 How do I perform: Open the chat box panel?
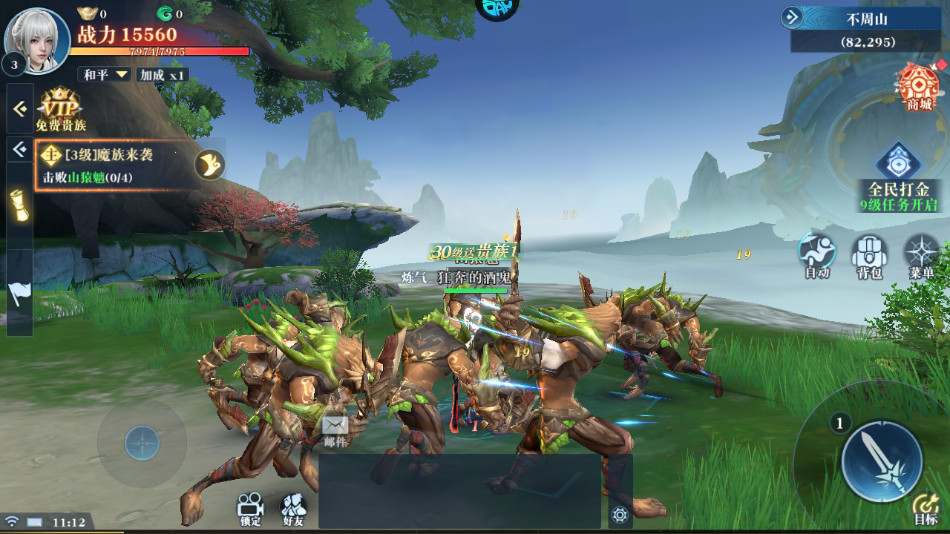tap(460, 492)
